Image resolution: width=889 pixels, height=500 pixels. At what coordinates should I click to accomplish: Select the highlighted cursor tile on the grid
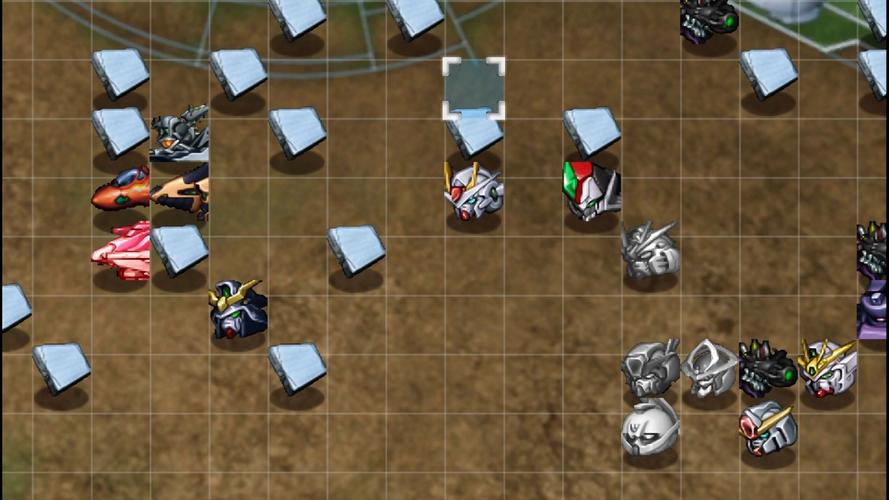tap(474, 88)
